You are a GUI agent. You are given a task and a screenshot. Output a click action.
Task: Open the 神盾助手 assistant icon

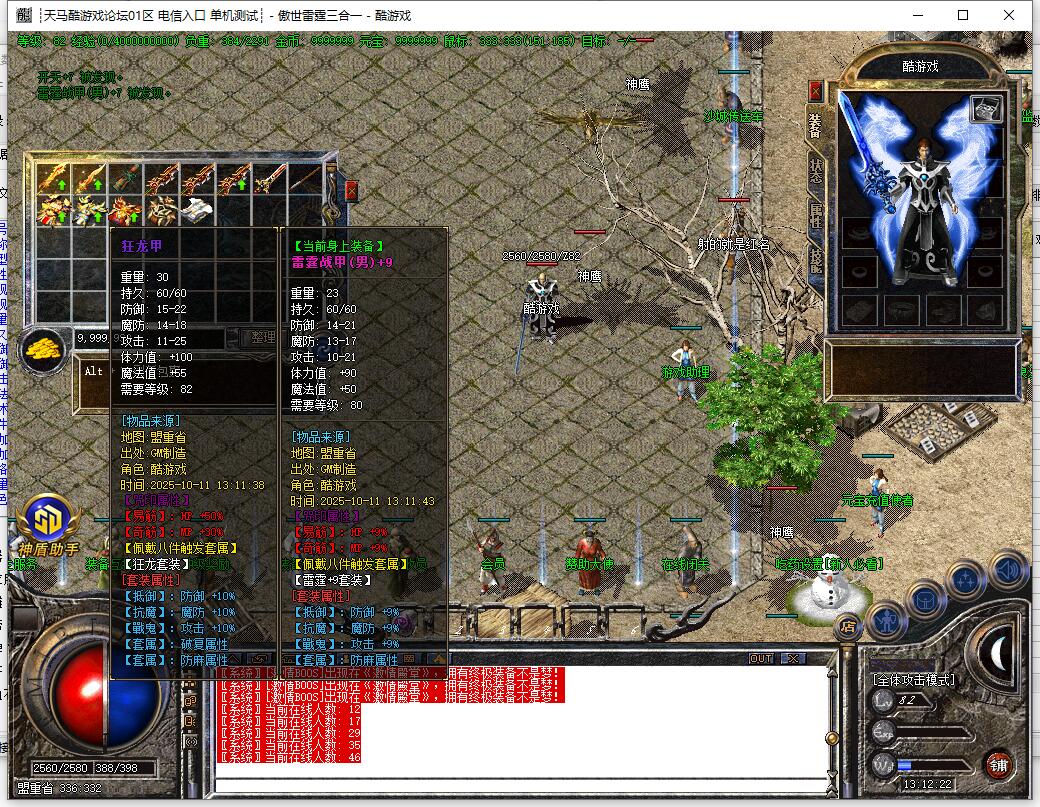pos(47,520)
